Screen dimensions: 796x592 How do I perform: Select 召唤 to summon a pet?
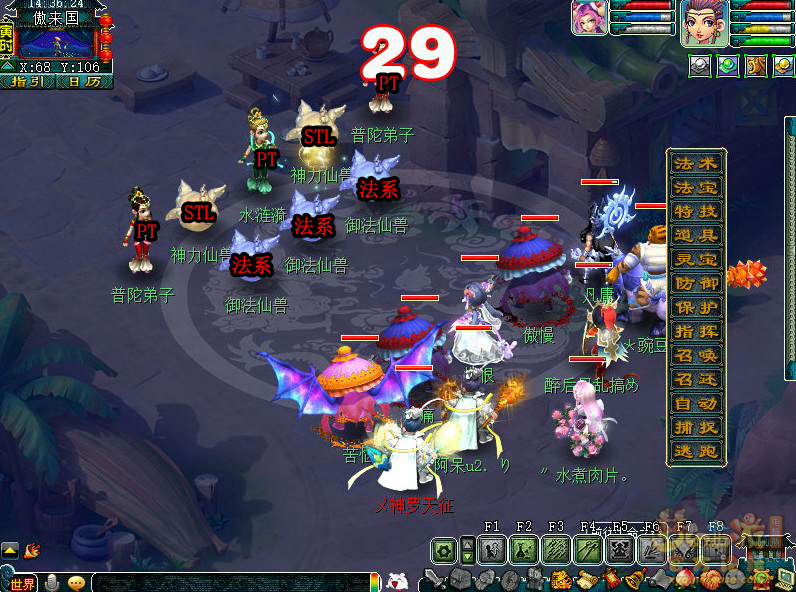click(696, 355)
